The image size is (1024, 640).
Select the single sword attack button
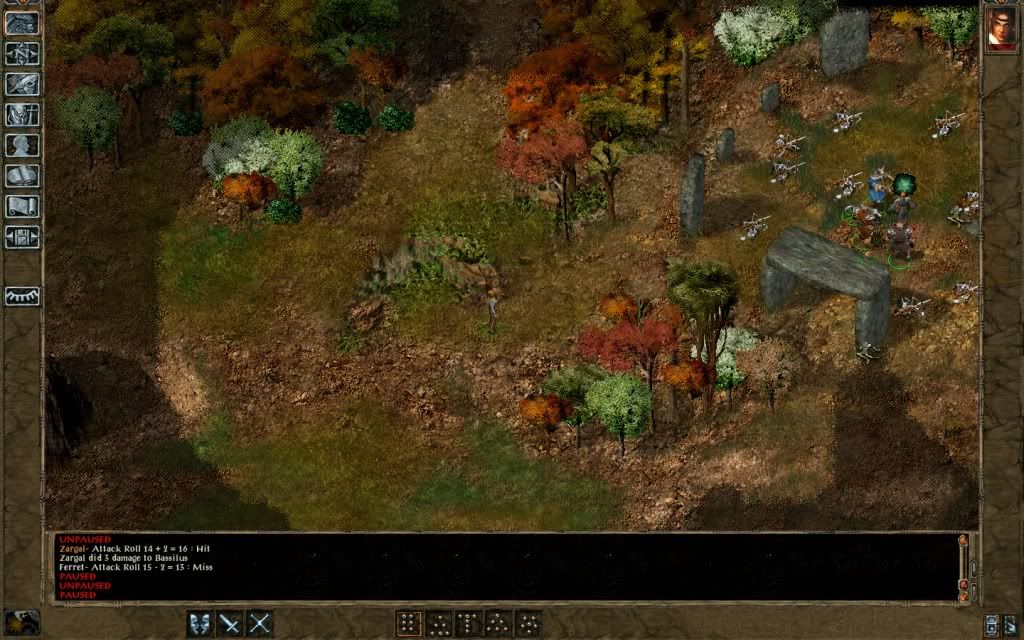pos(230,624)
